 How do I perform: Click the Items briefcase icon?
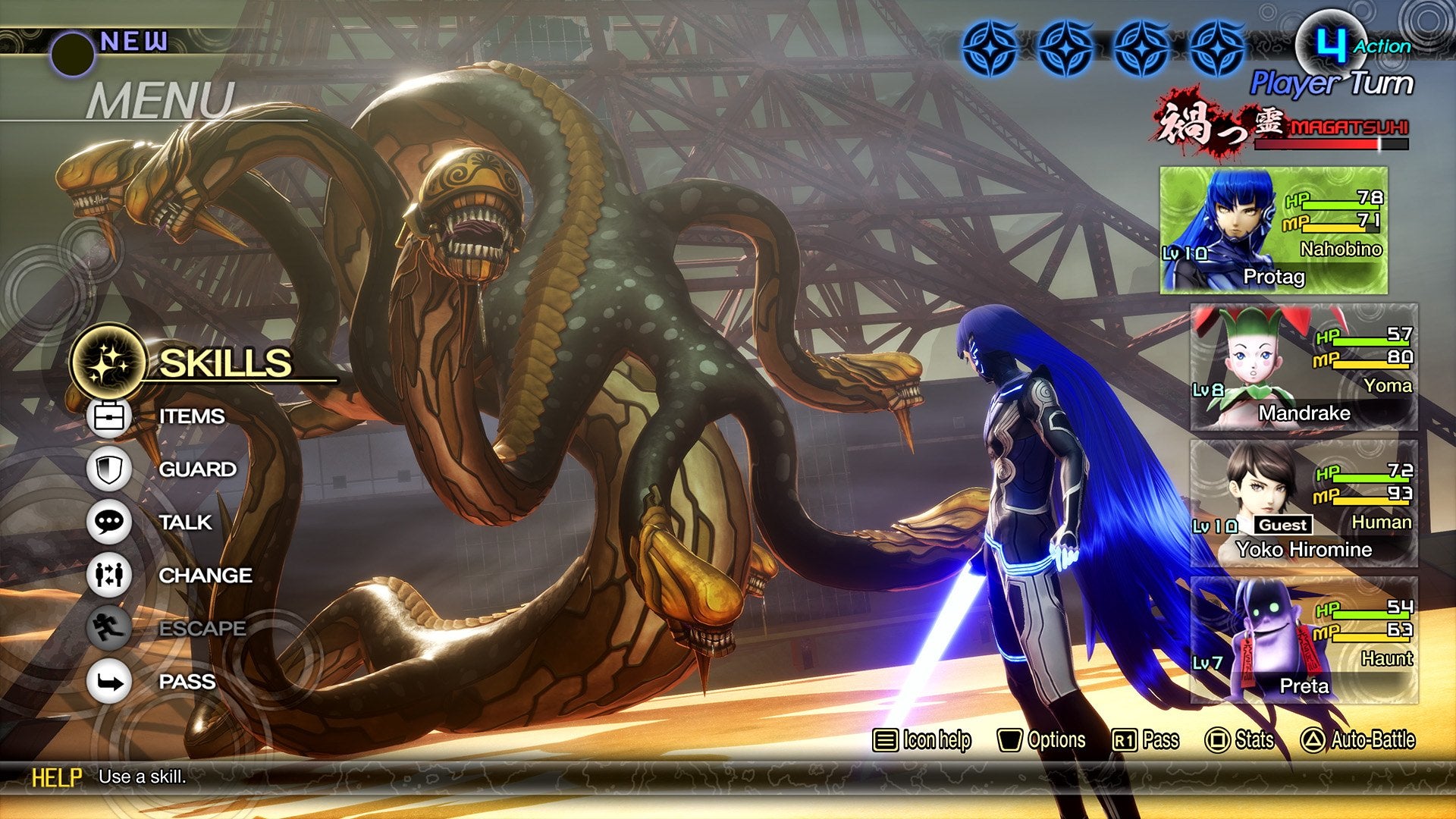point(108,415)
